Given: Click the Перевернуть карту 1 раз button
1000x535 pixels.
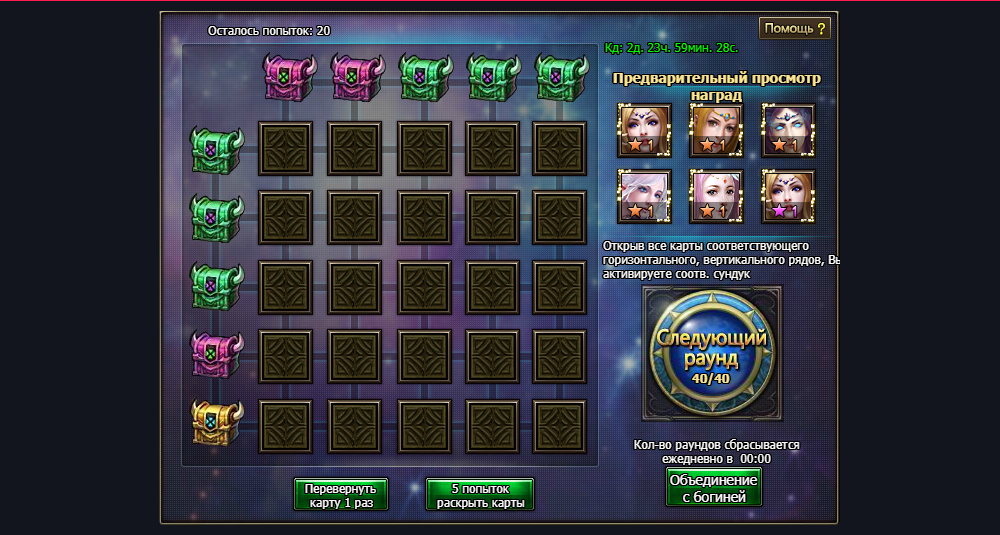Looking at the screenshot, I should [341, 495].
